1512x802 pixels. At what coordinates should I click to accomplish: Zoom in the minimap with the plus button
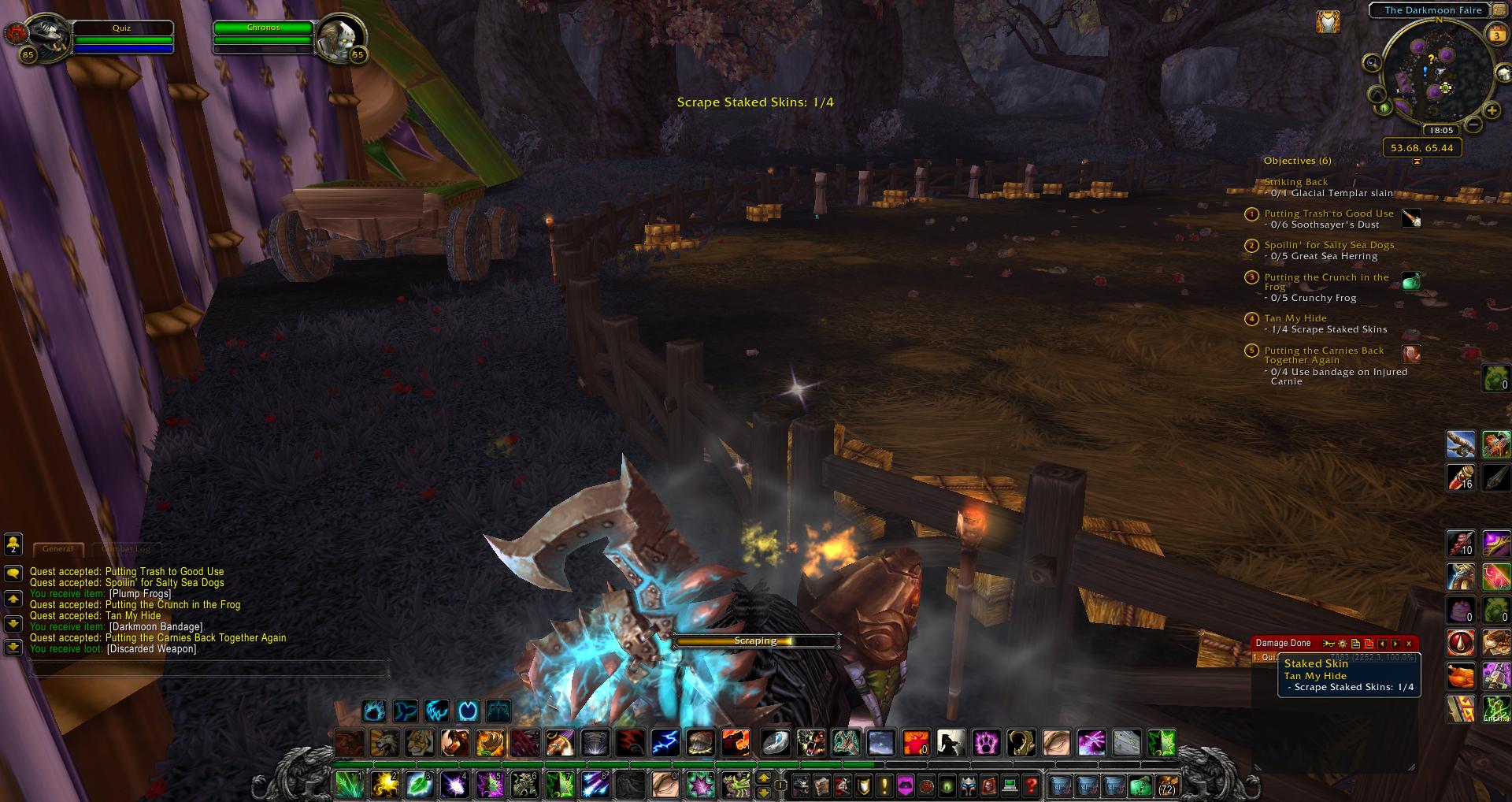click(x=1492, y=111)
